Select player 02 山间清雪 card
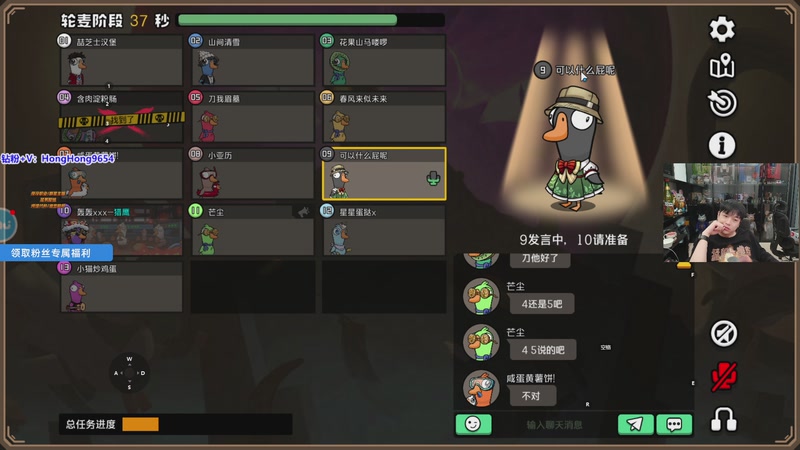Image resolution: width=800 pixels, height=450 pixels. tap(251, 60)
